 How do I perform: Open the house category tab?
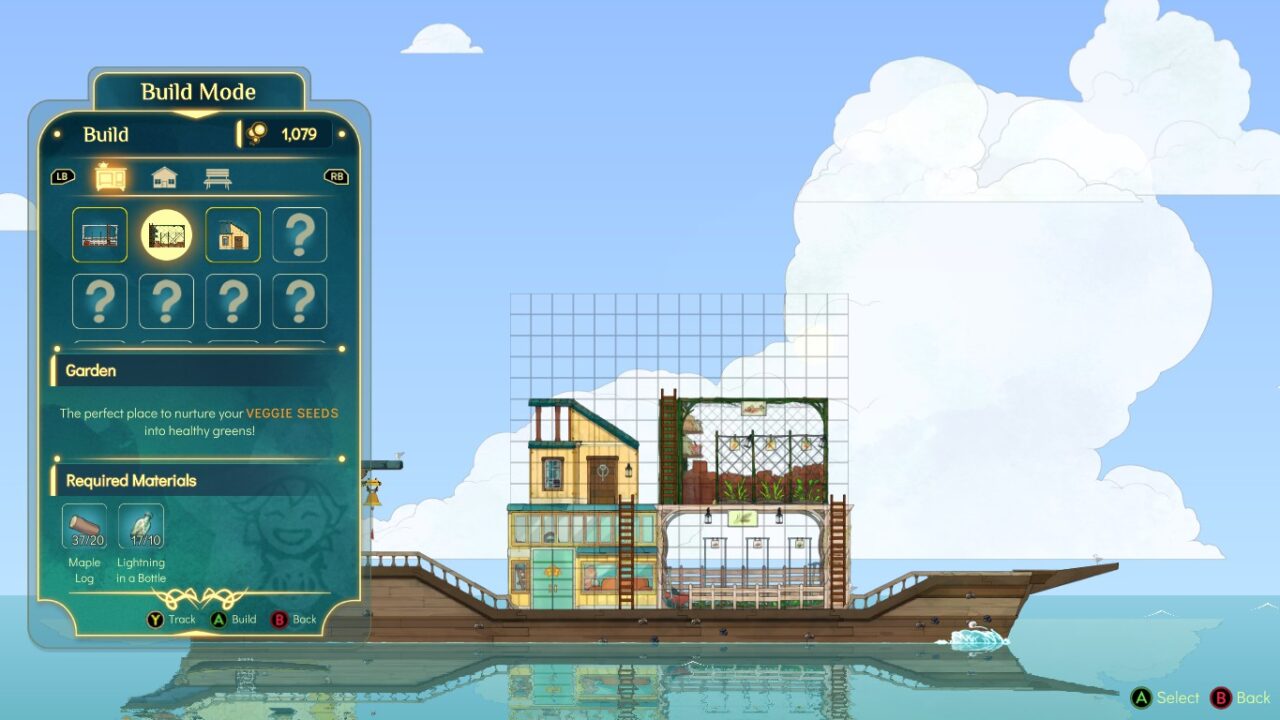pos(164,177)
